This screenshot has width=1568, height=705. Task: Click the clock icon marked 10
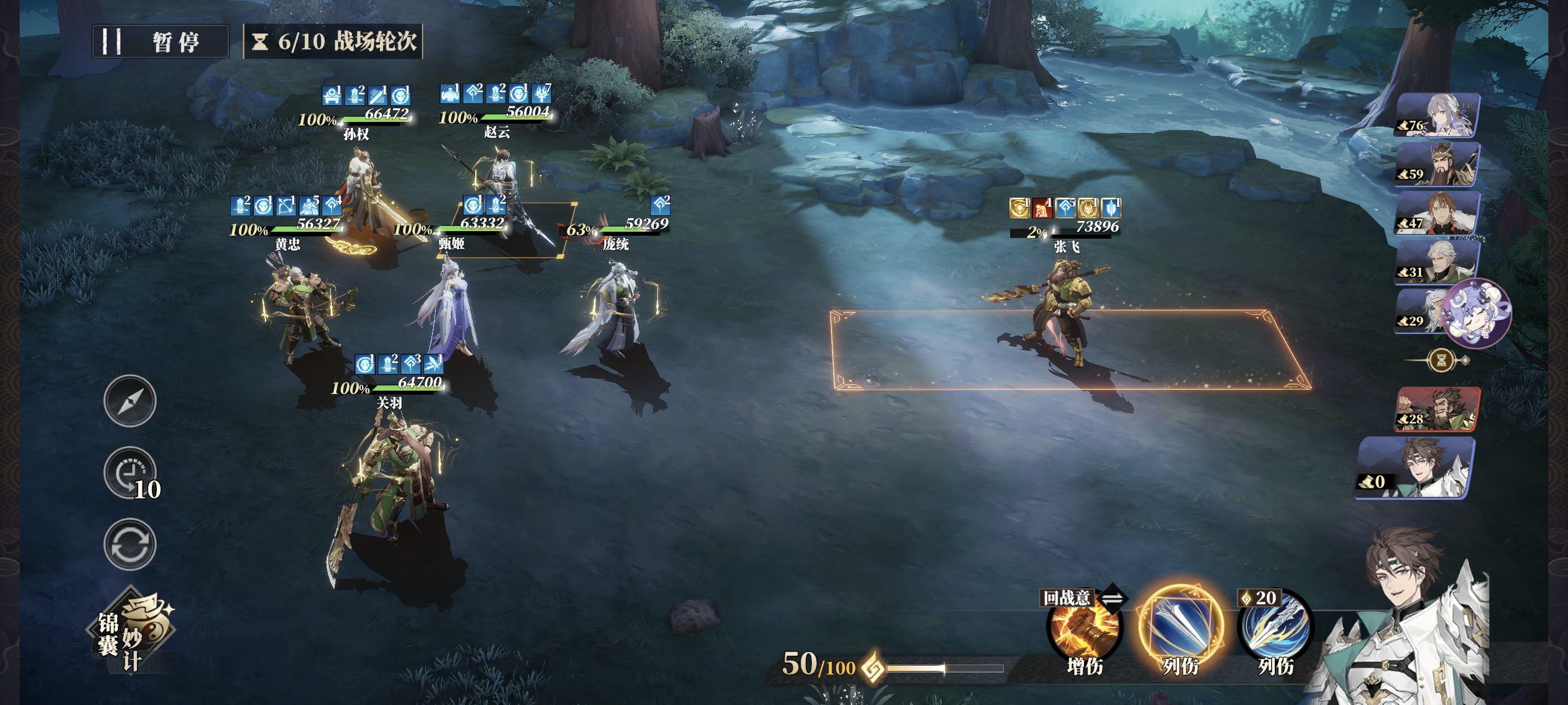[x=130, y=473]
